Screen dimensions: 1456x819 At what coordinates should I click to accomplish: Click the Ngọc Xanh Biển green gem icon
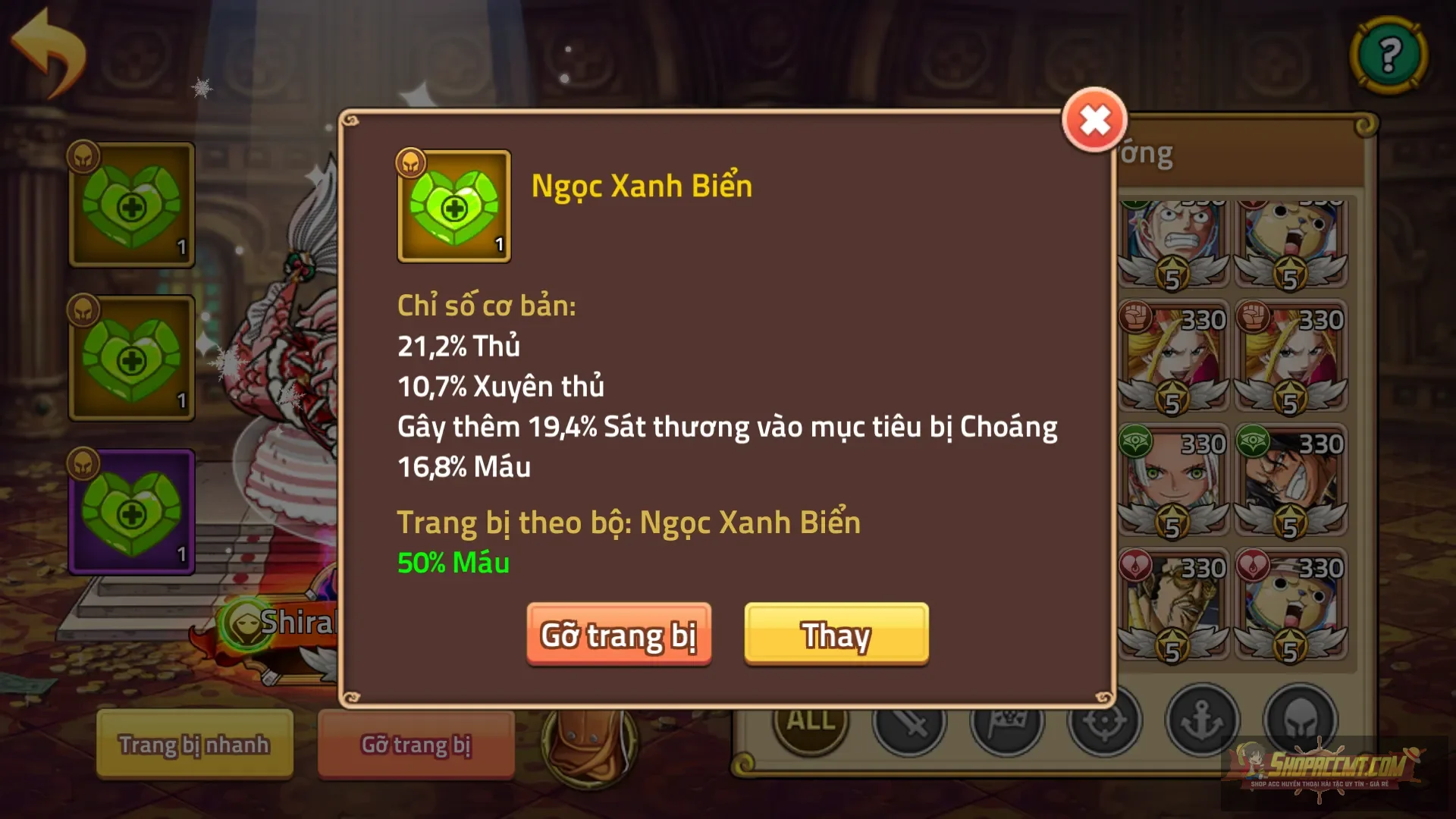point(453,206)
